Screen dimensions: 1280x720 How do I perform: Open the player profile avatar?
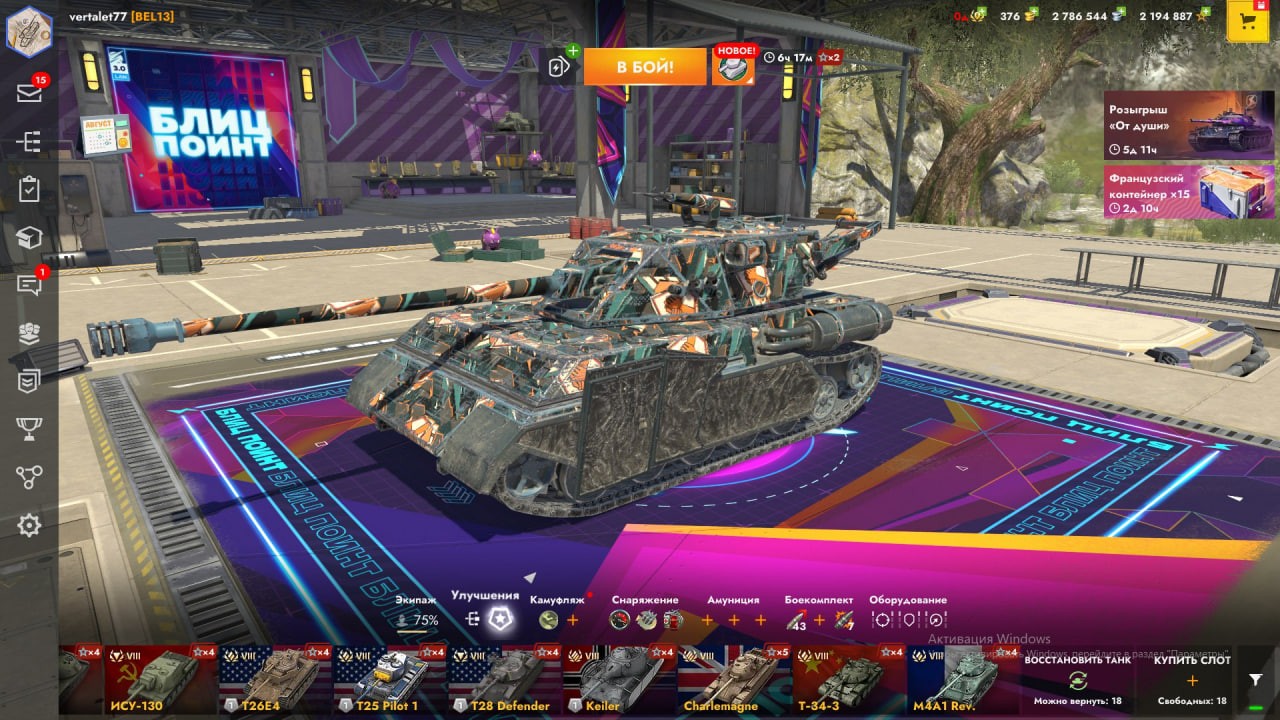pyautogui.click(x=29, y=30)
